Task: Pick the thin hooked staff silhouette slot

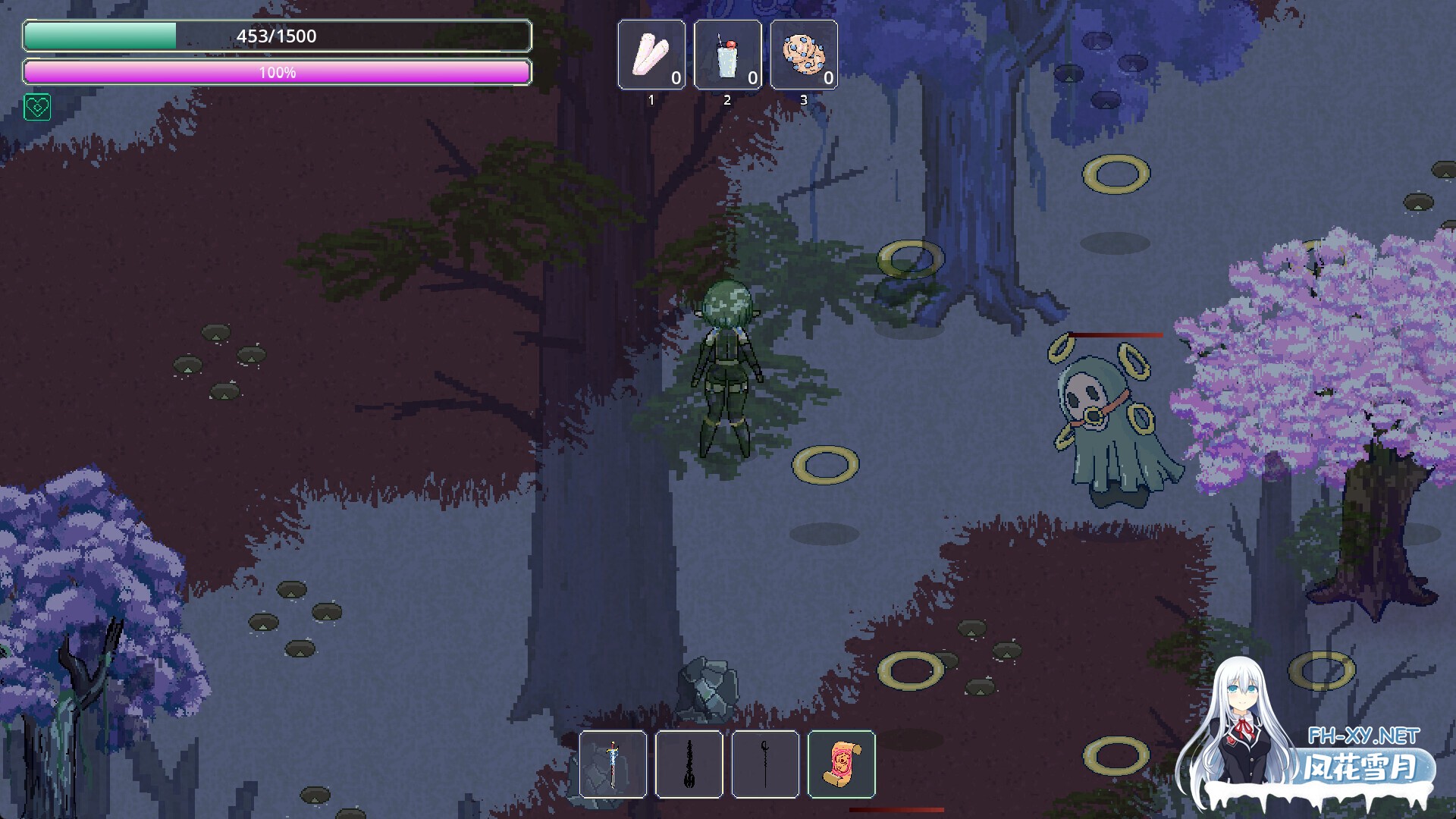Action: [765, 764]
